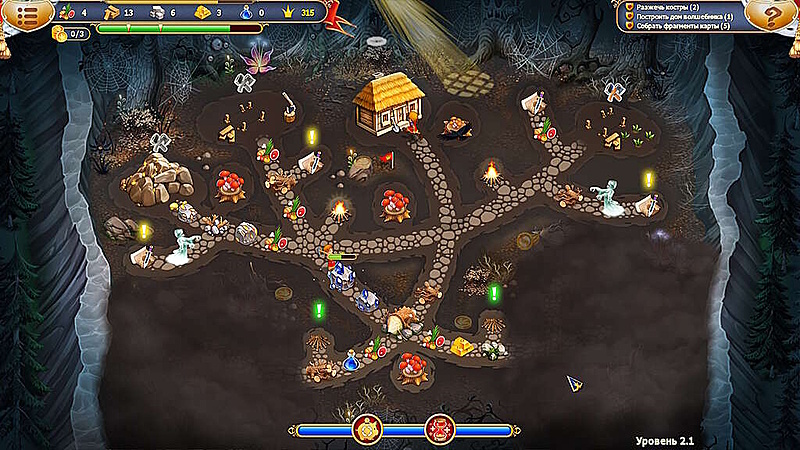The width and height of the screenshot is (800, 450).
Task: Activate the red hourglass bonus
Action: click(x=440, y=430)
